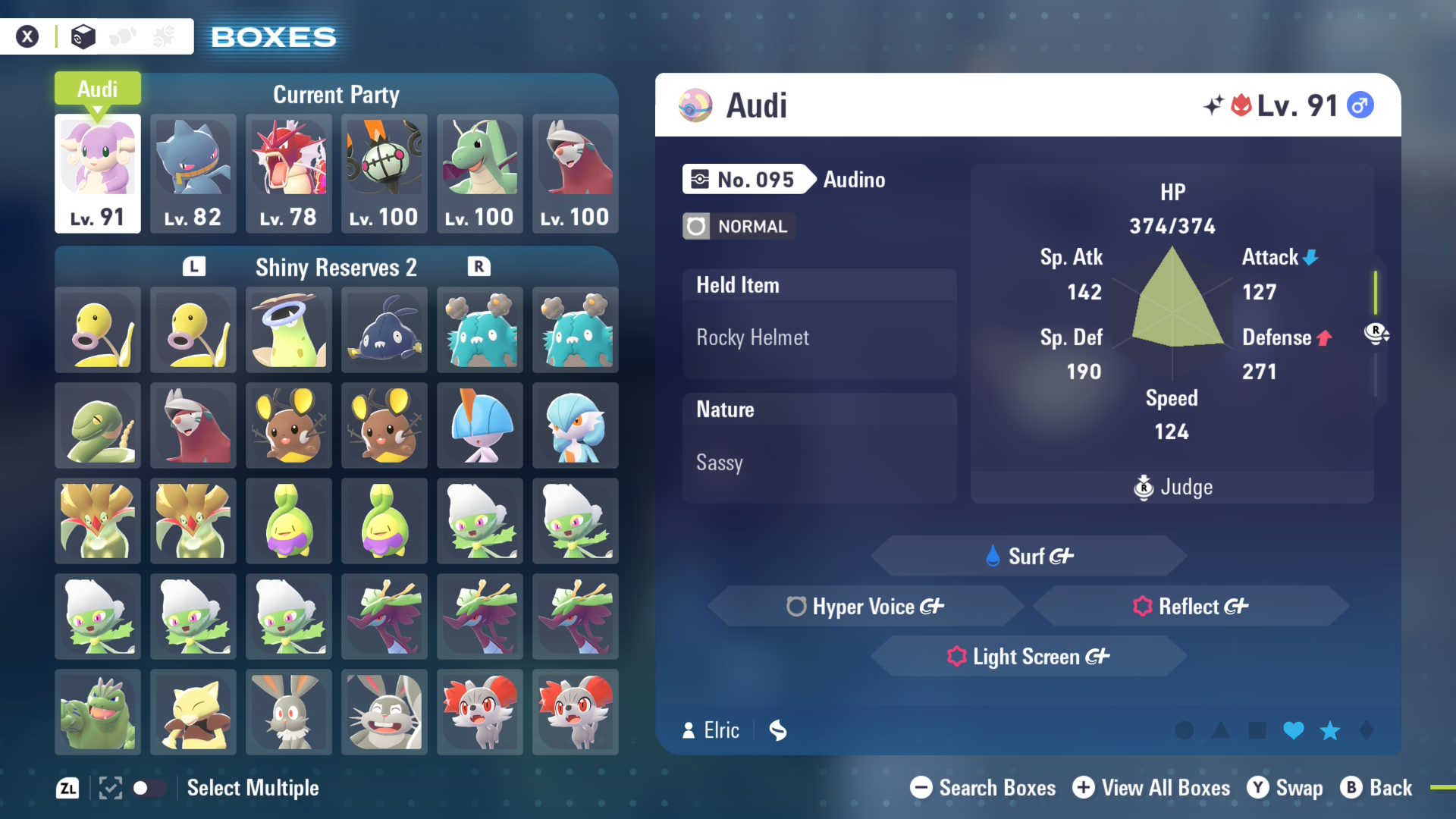Select the Ralts box slot
Image resolution: width=1456 pixels, height=819 pixels.
pyautogui.click(x=480, y=425)
